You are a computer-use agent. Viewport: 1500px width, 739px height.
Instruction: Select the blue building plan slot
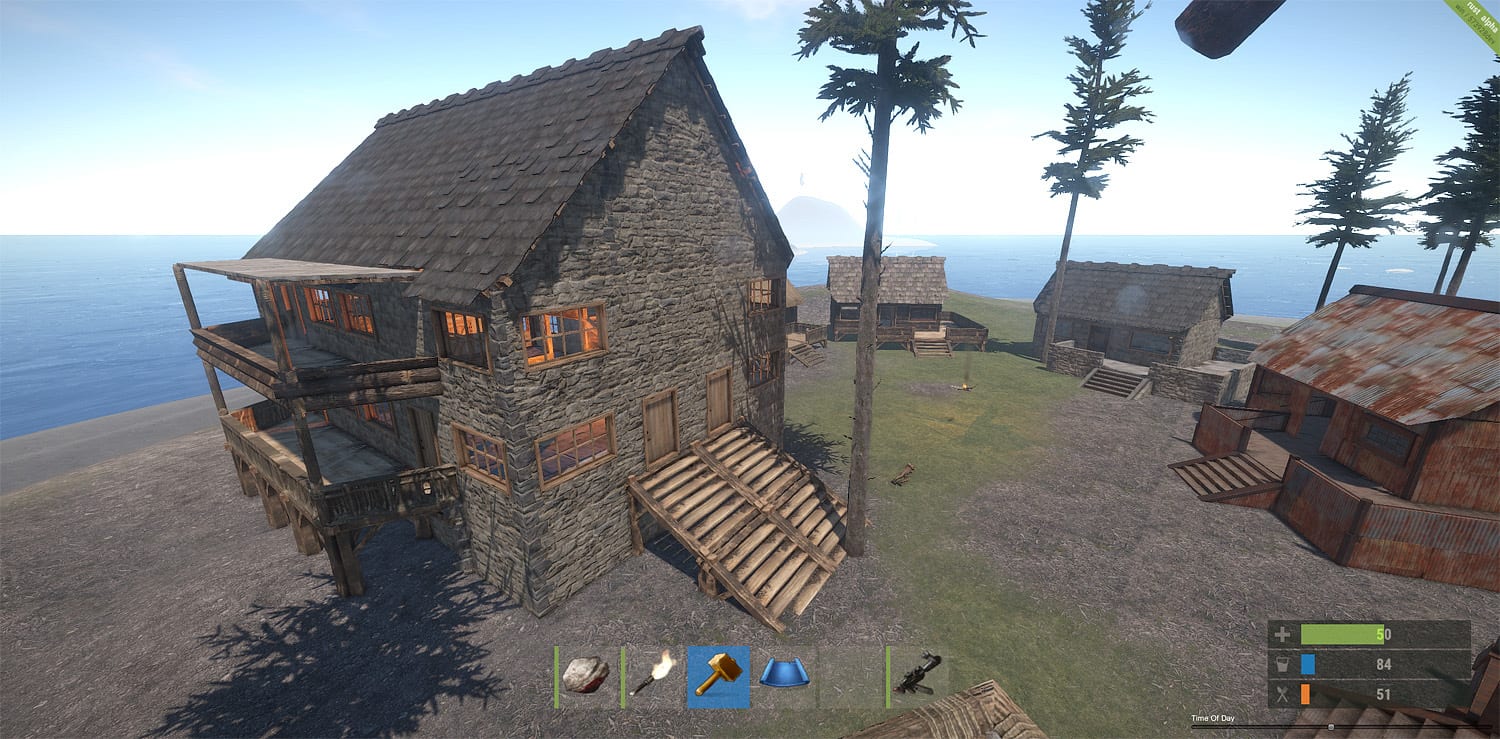click(x=783, y=675)
